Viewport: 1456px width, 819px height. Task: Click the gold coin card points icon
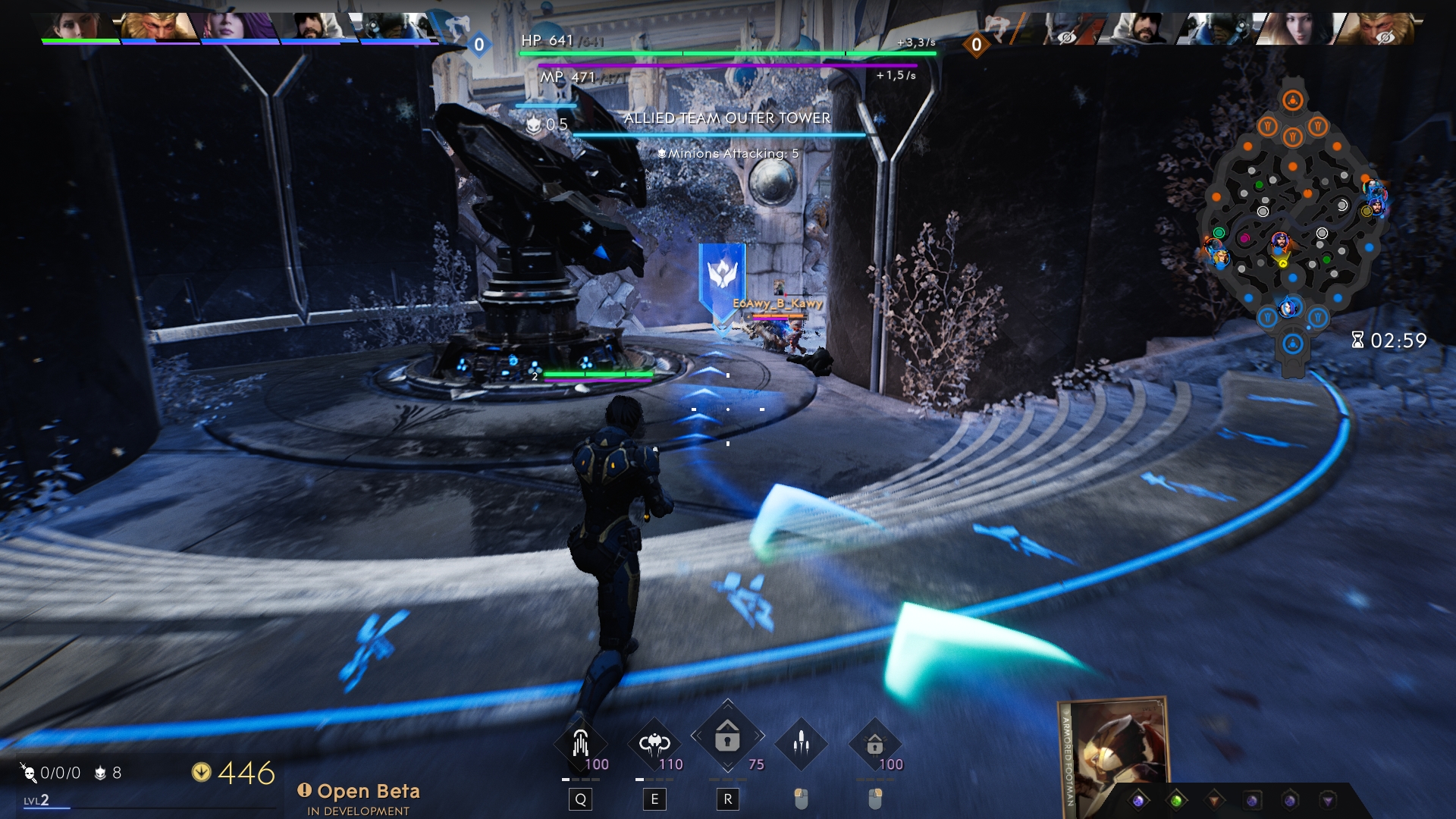click(201, 773)
